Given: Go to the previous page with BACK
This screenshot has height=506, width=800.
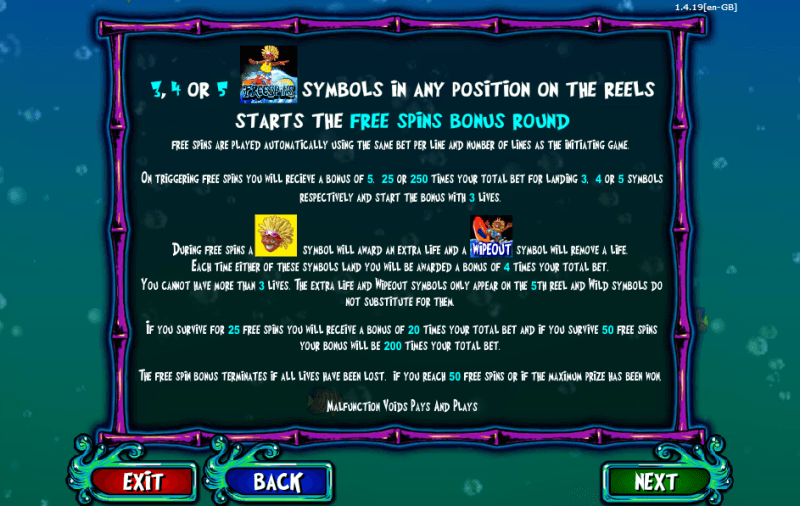Looking at the screenshot, I should point(277,481).
